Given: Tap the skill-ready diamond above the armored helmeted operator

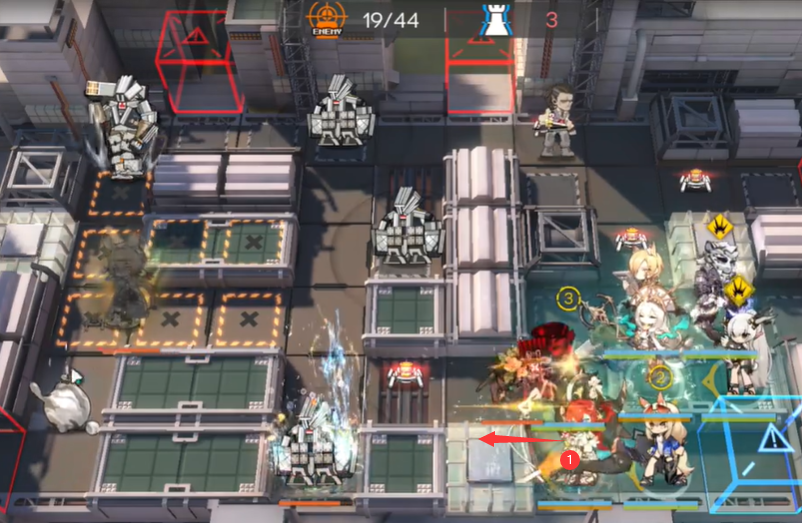Looking at the screenshot, I should [717, 226].
